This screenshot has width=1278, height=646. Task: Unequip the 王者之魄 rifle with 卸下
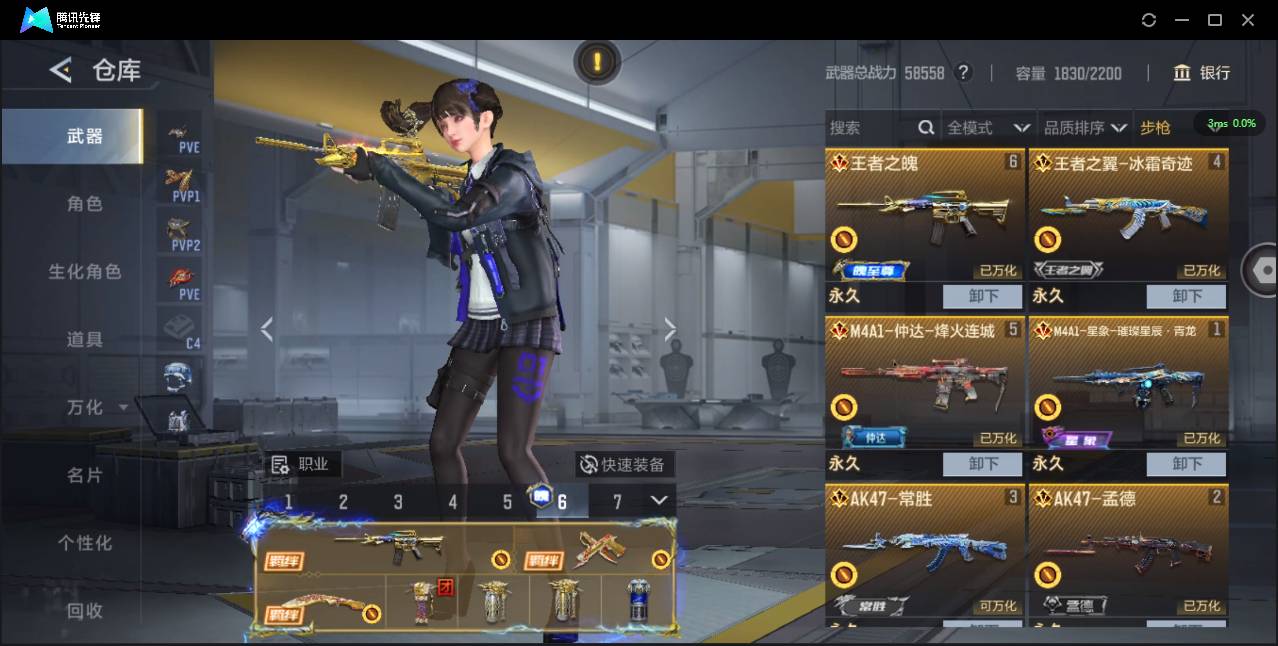click(982, 296)
